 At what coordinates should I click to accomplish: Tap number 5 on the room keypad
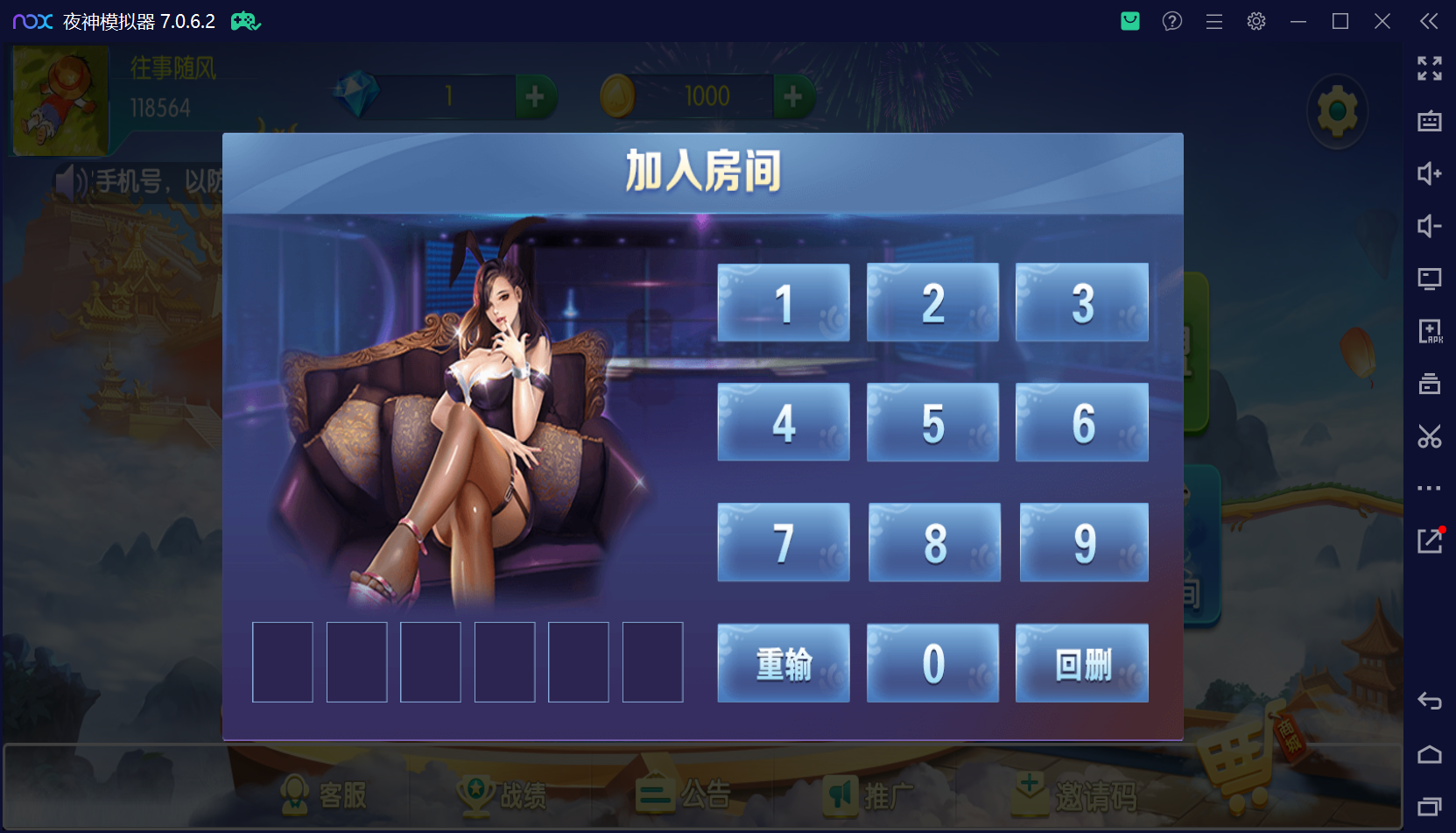click(x=932, y=422)
